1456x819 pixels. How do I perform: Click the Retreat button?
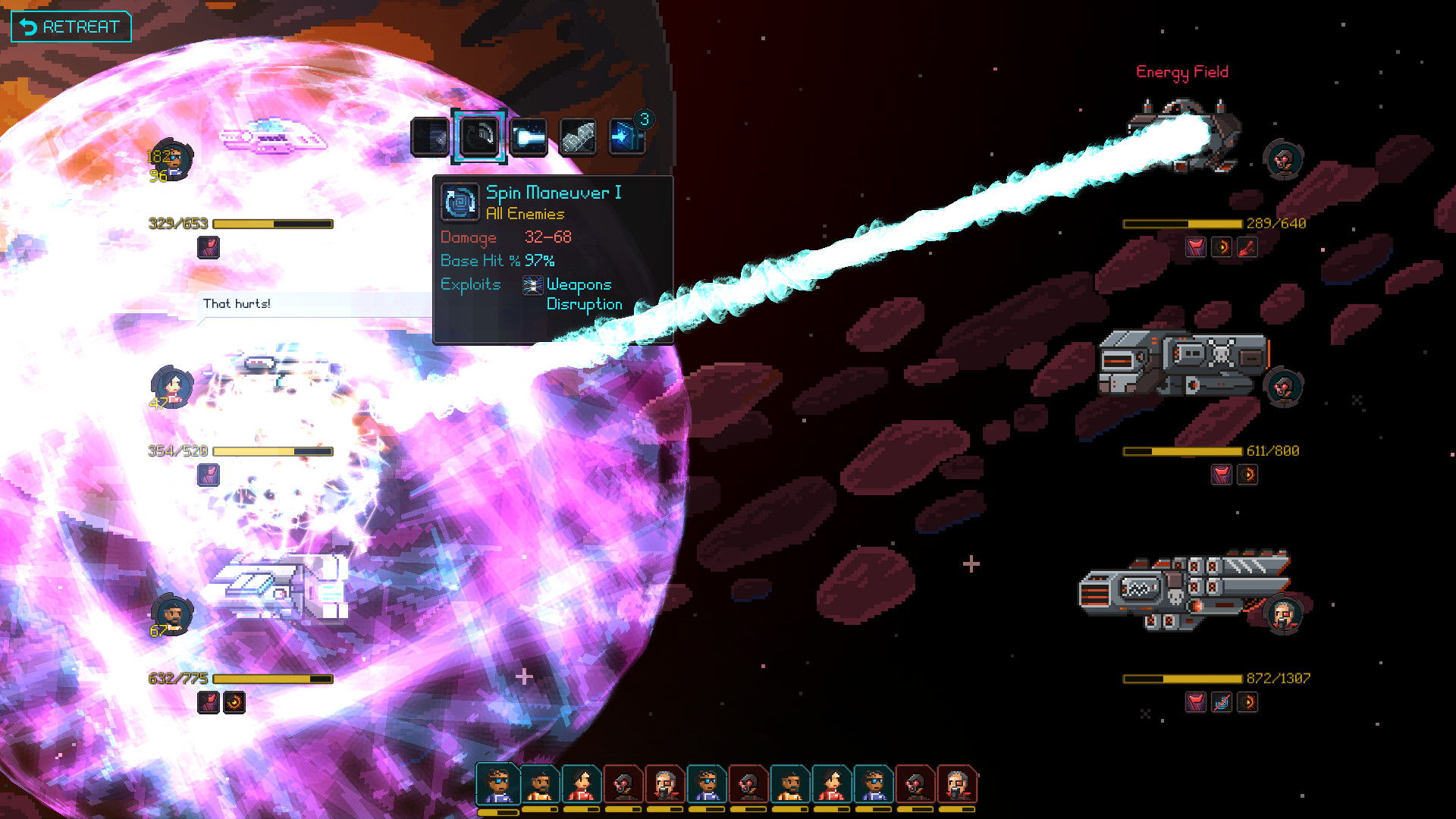71,26
